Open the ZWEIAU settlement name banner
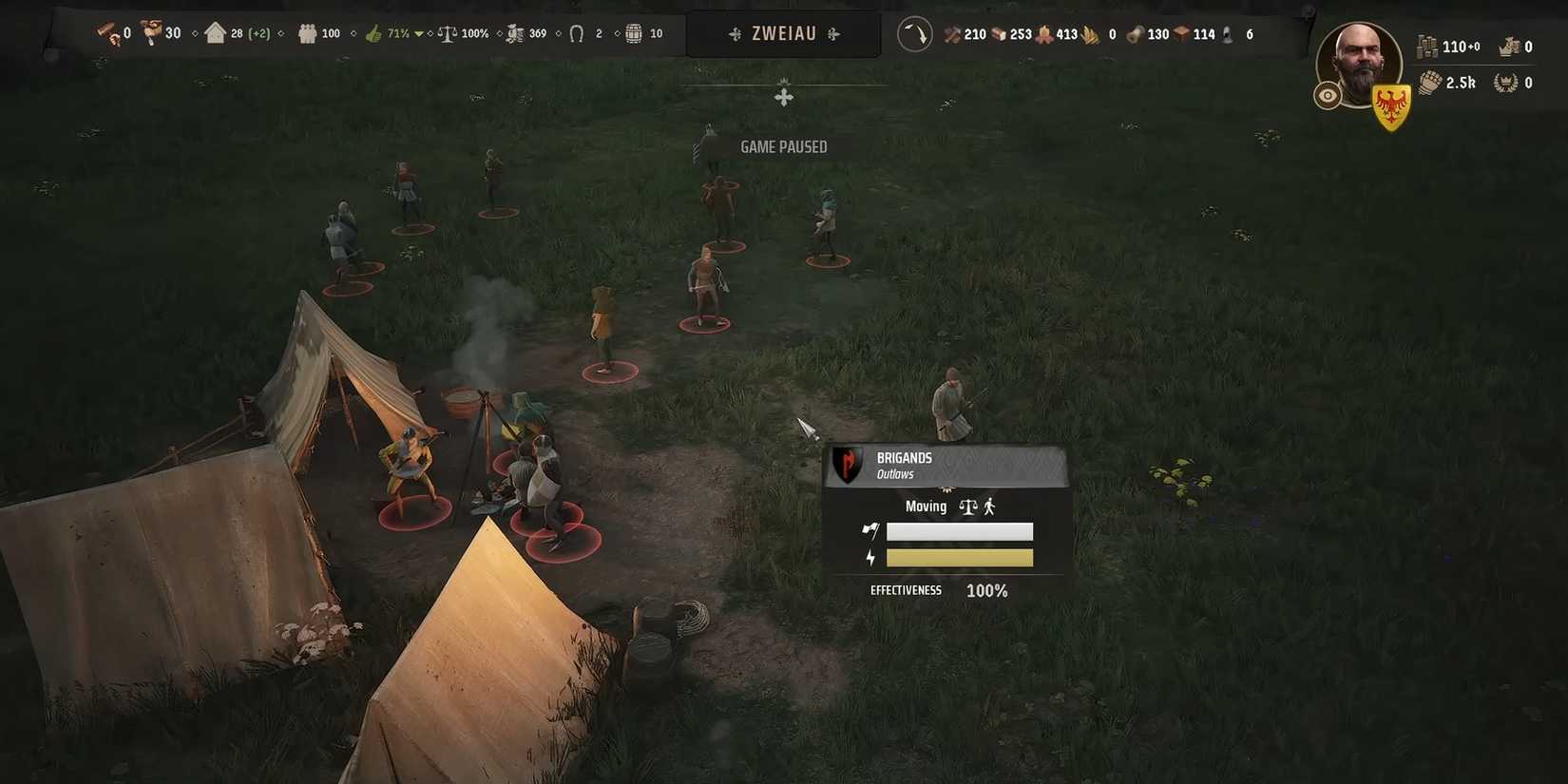Screen dimensions: 1568x784 pos(783,33)
